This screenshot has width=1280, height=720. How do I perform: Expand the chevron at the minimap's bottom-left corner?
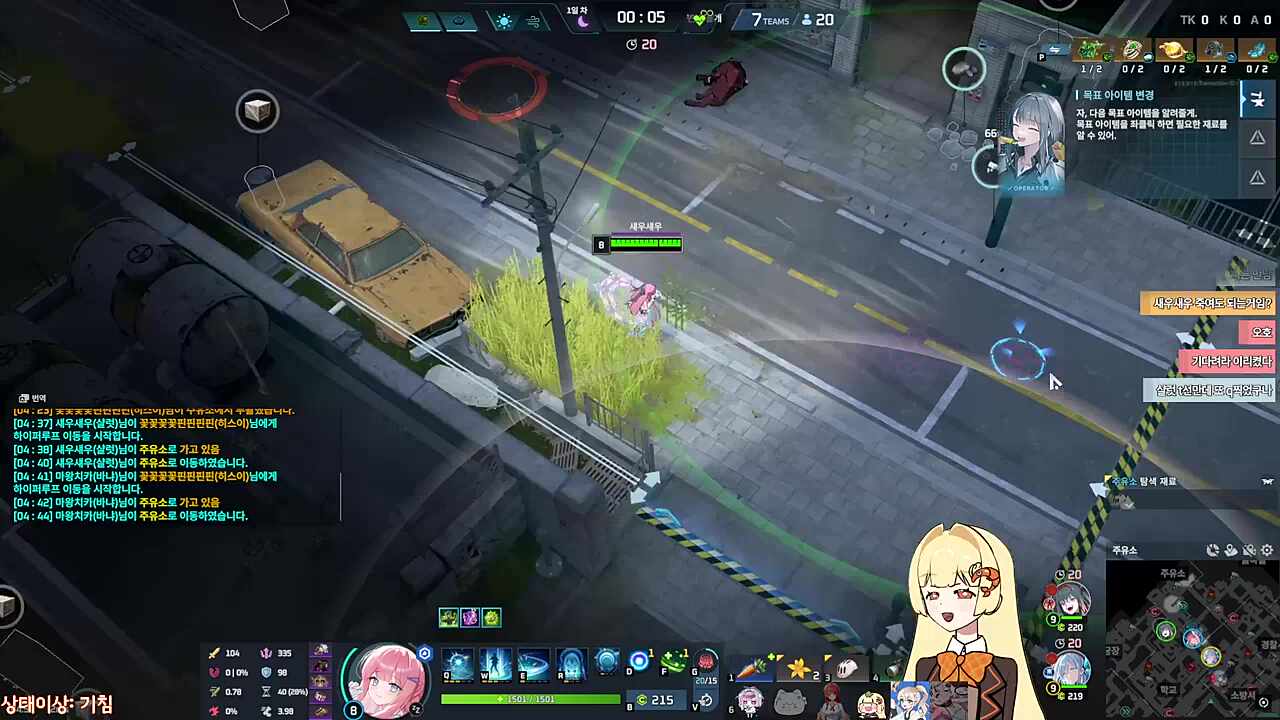1125,711
